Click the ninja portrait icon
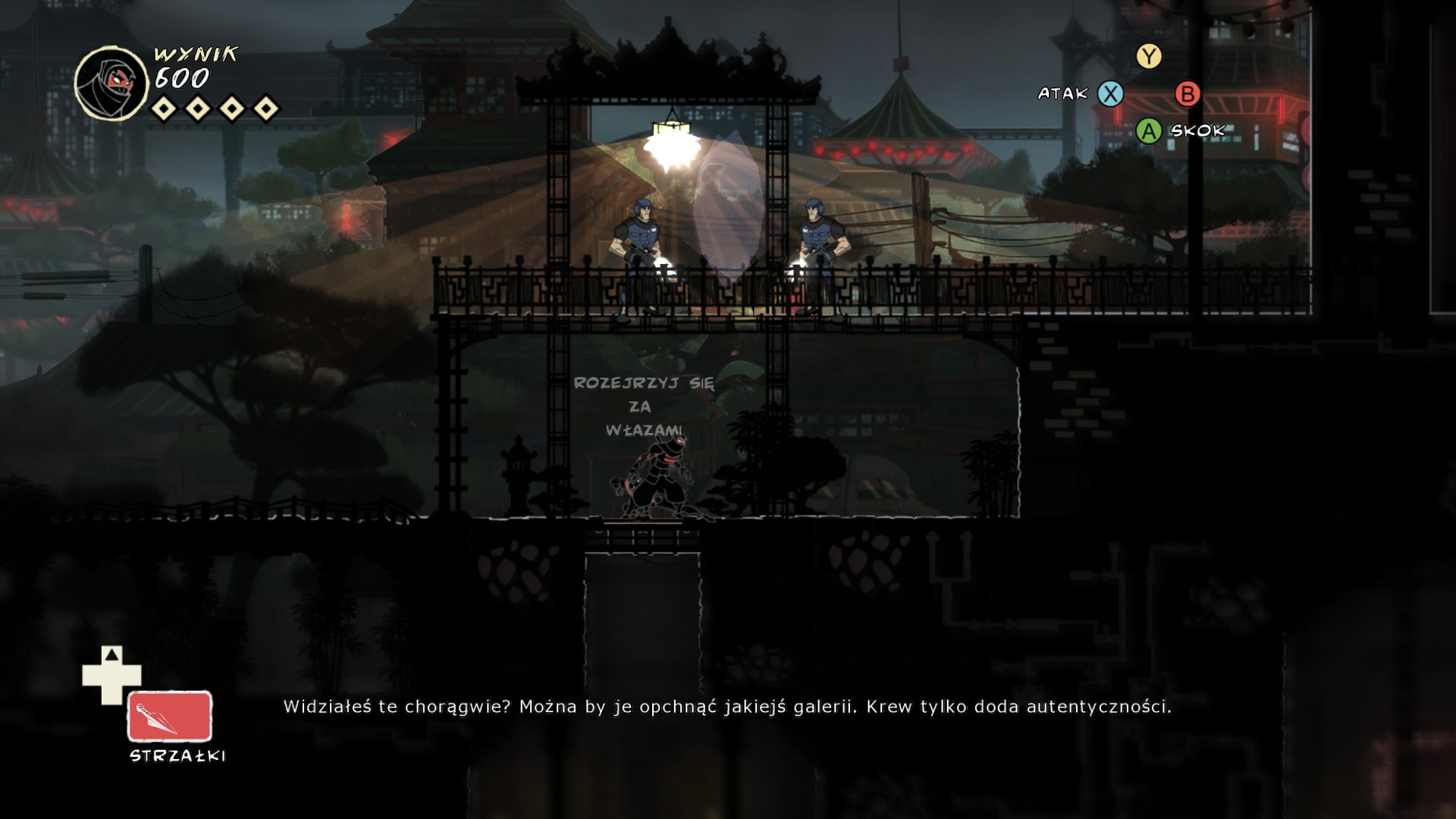Viewport: 1456px width, 819px height. click(x=111, y=83)
